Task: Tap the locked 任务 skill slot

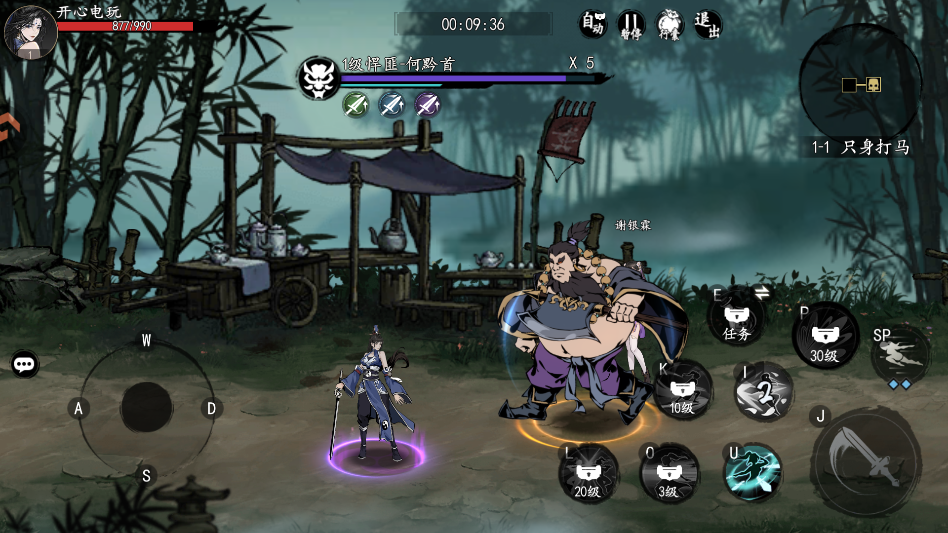Action: [x=736, y=320]
